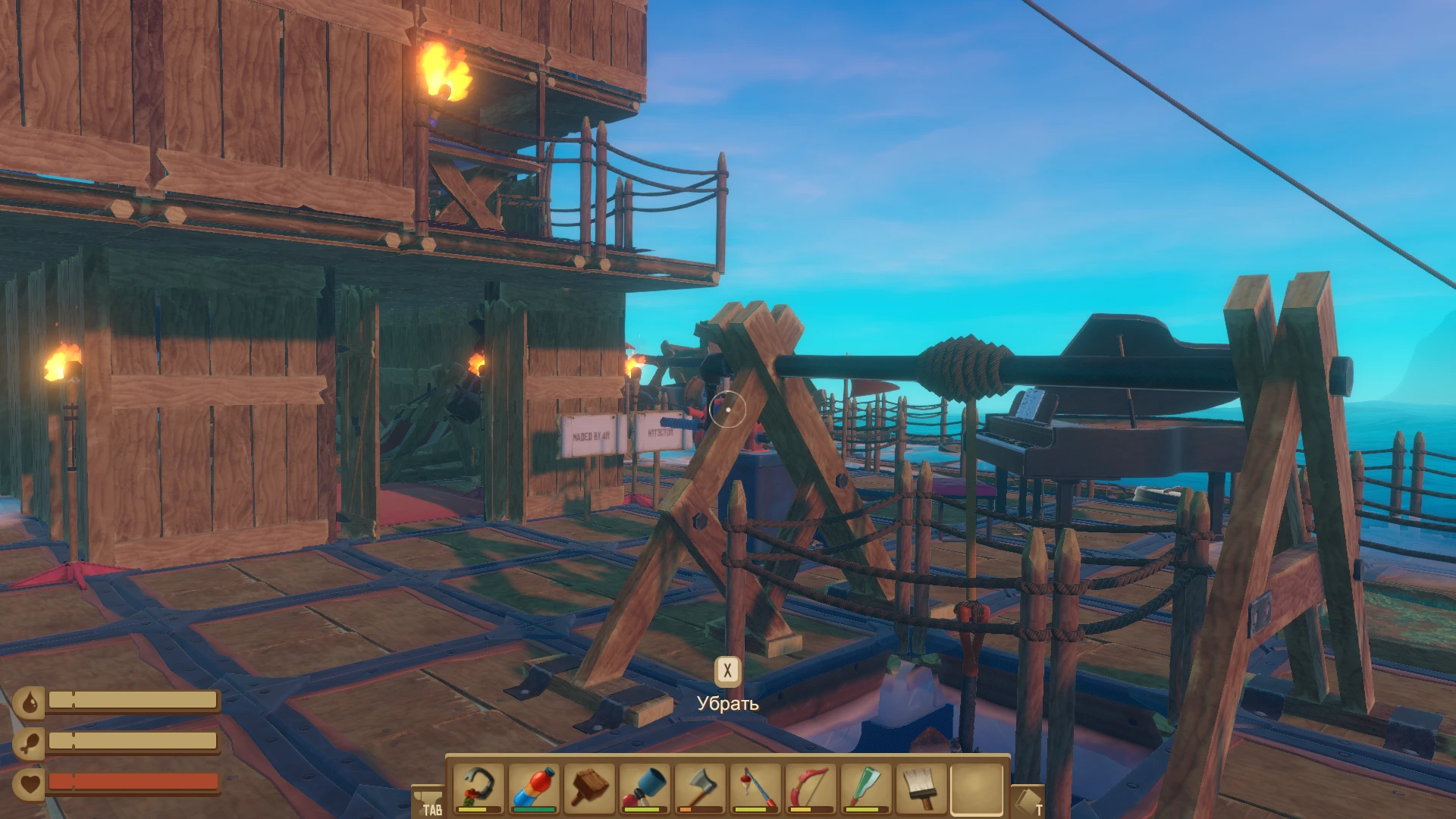Equip the fishing rod from the hotbar

(x=755, y=787)
